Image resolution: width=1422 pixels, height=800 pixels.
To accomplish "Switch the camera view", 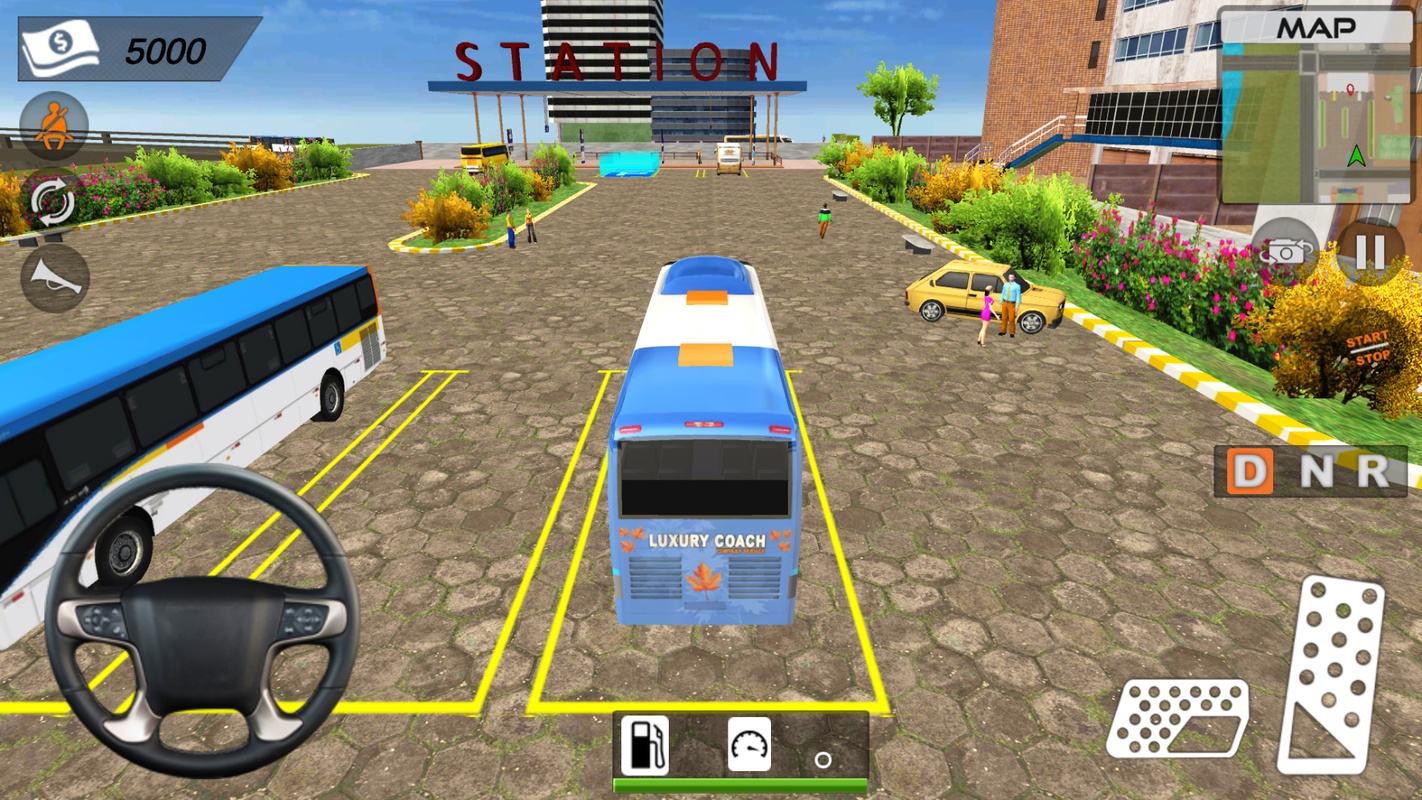I will coord(1286,252).
